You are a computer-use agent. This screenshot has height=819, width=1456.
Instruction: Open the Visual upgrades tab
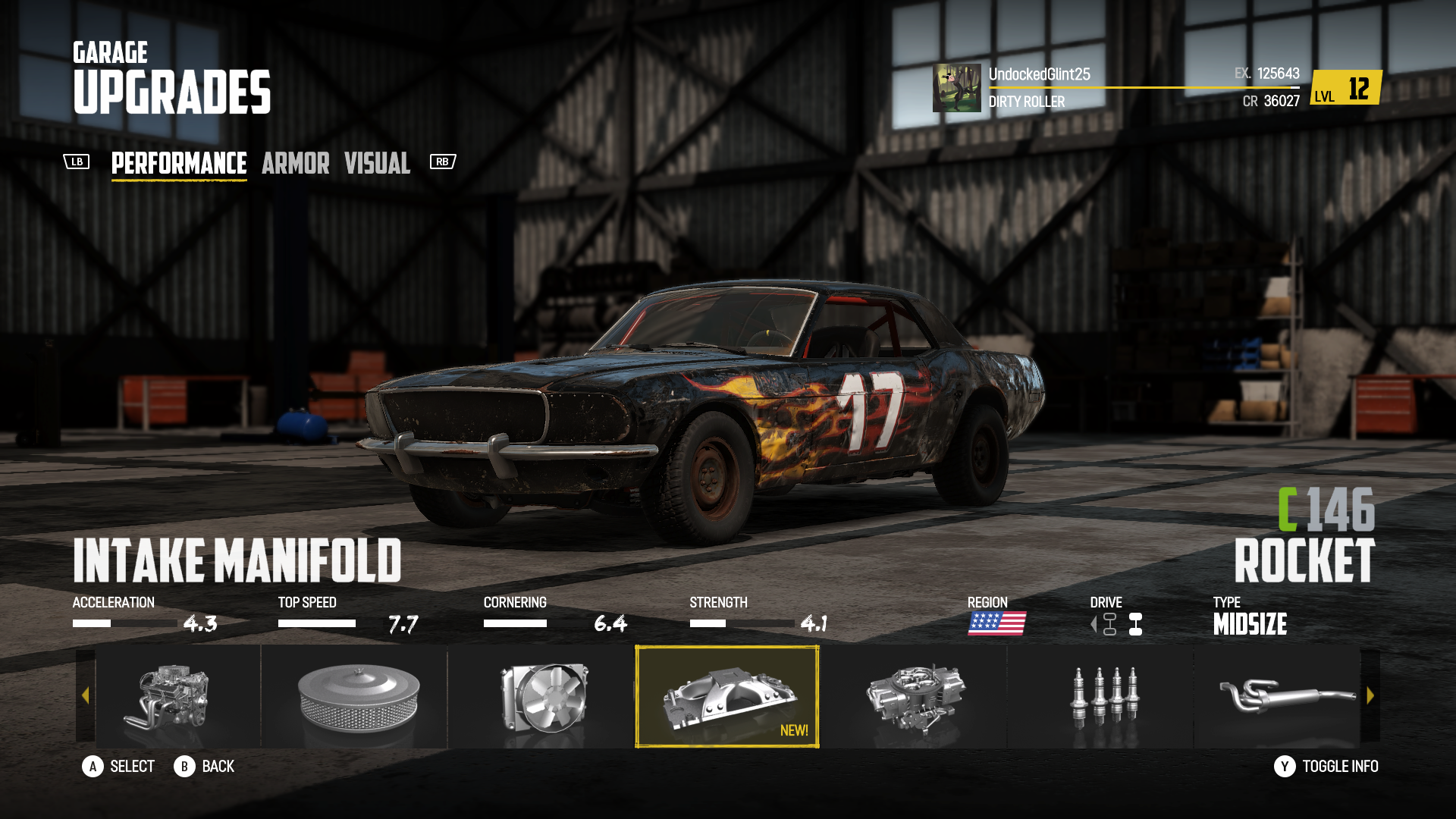pos(377,163)
